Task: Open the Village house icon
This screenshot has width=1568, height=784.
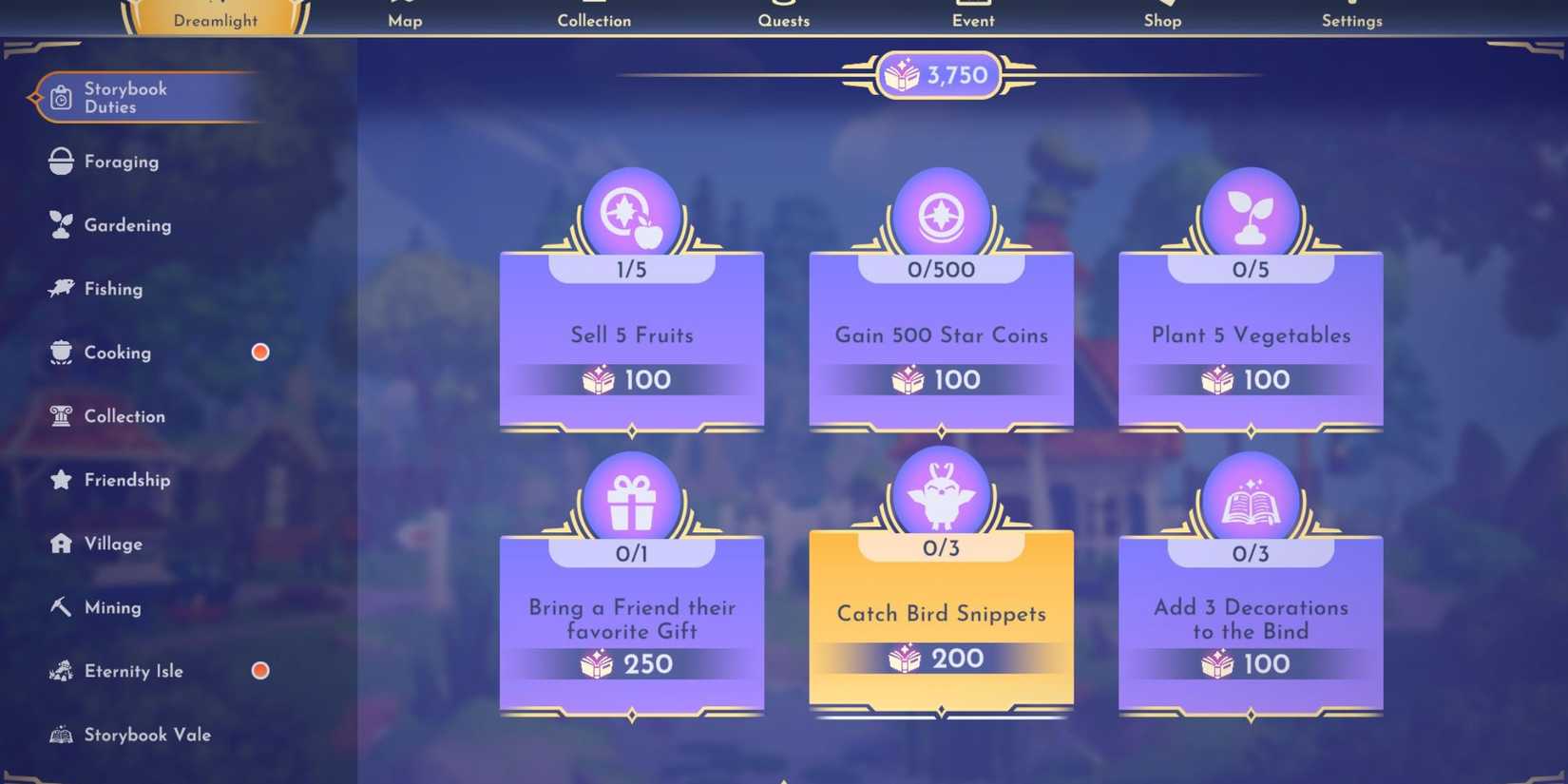Action: [60, 543]
